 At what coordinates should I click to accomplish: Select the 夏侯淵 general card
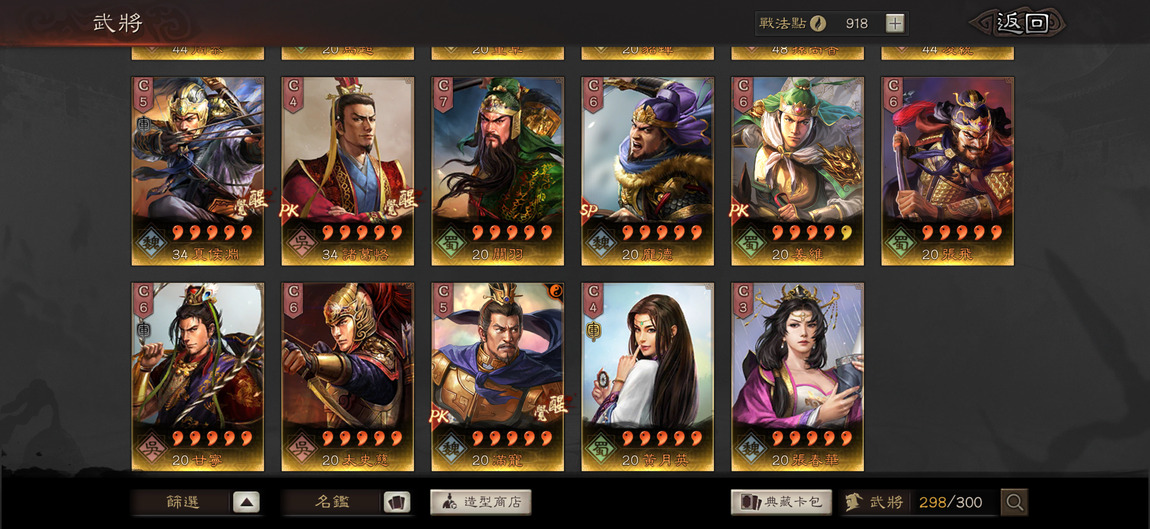[x=198, y=170]
